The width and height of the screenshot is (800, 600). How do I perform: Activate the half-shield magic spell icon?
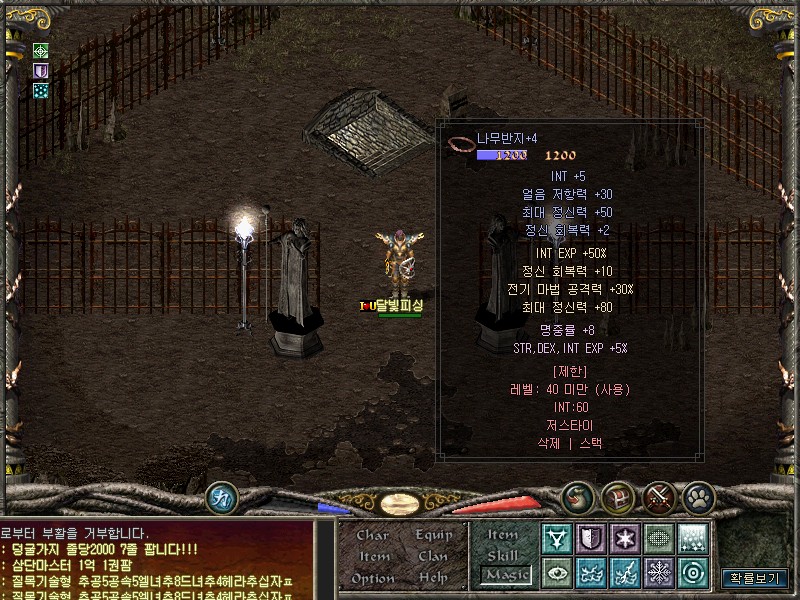(x=592, y=539)
